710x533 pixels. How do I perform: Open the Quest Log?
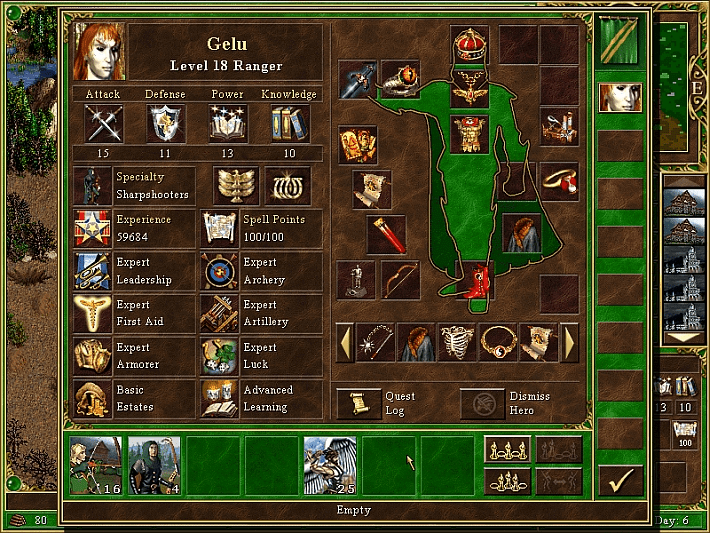click(358, 403)
